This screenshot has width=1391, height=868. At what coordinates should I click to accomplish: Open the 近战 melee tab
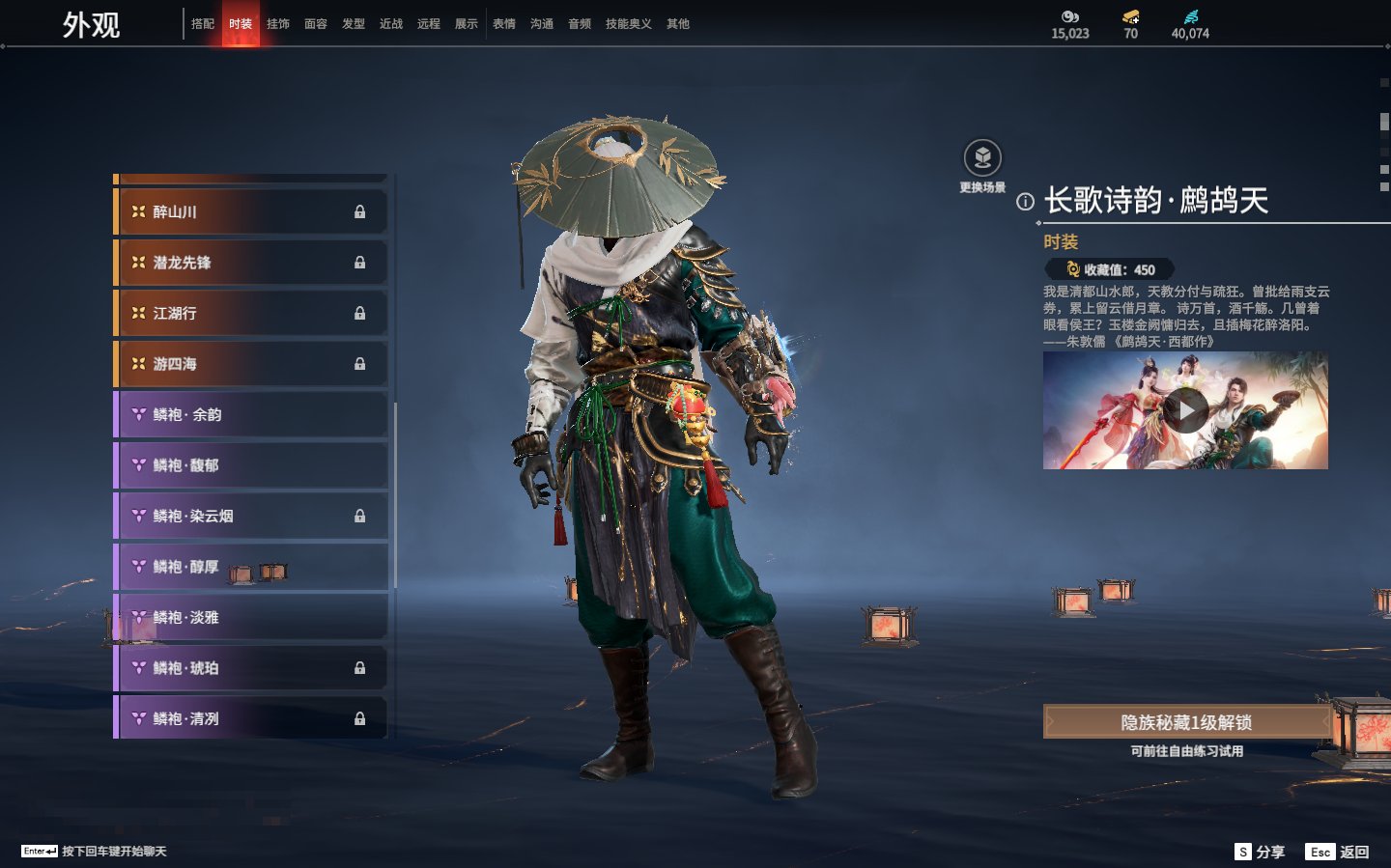(391, 24)
